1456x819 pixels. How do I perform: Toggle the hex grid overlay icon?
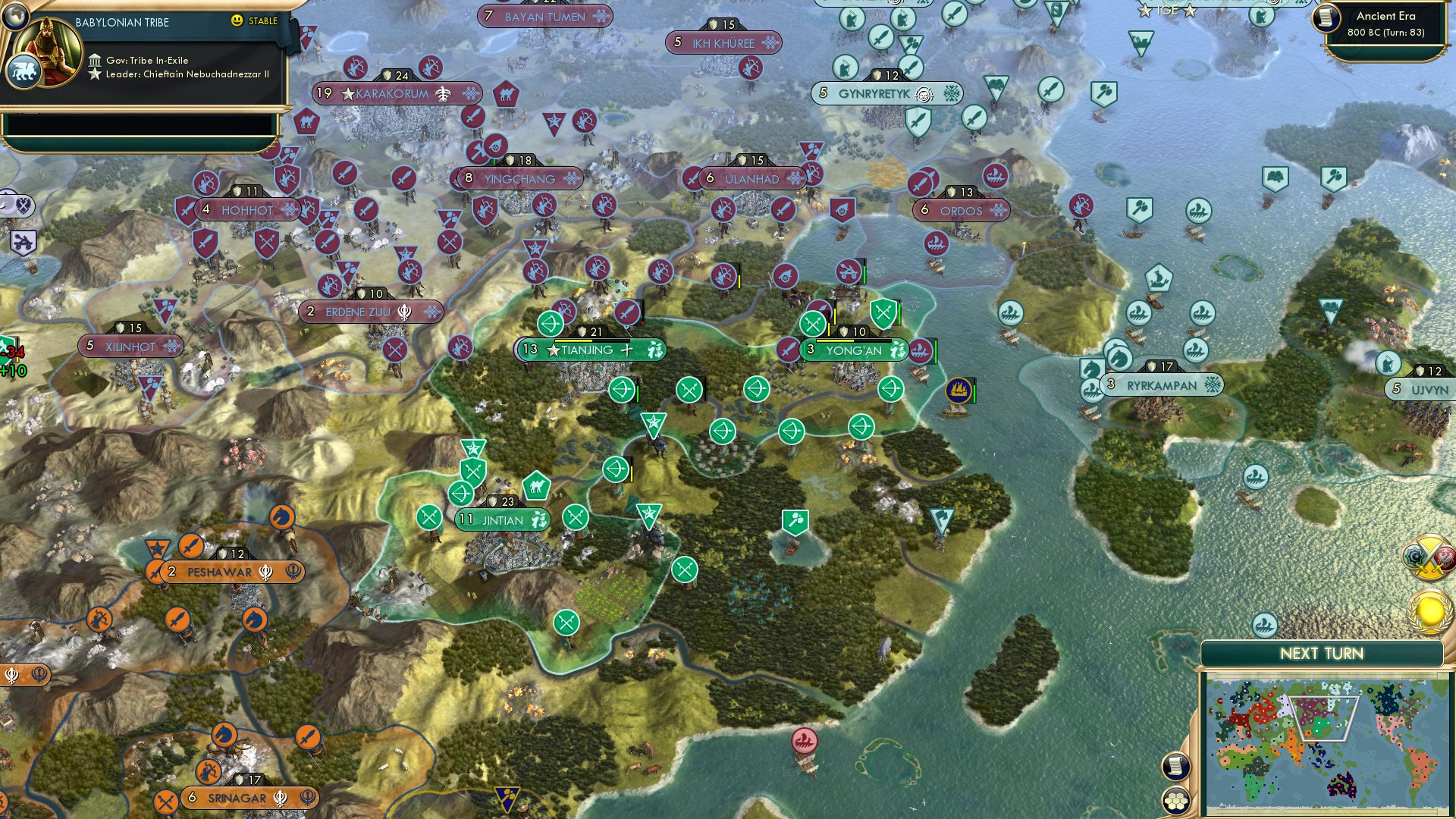click(1176, 801)
